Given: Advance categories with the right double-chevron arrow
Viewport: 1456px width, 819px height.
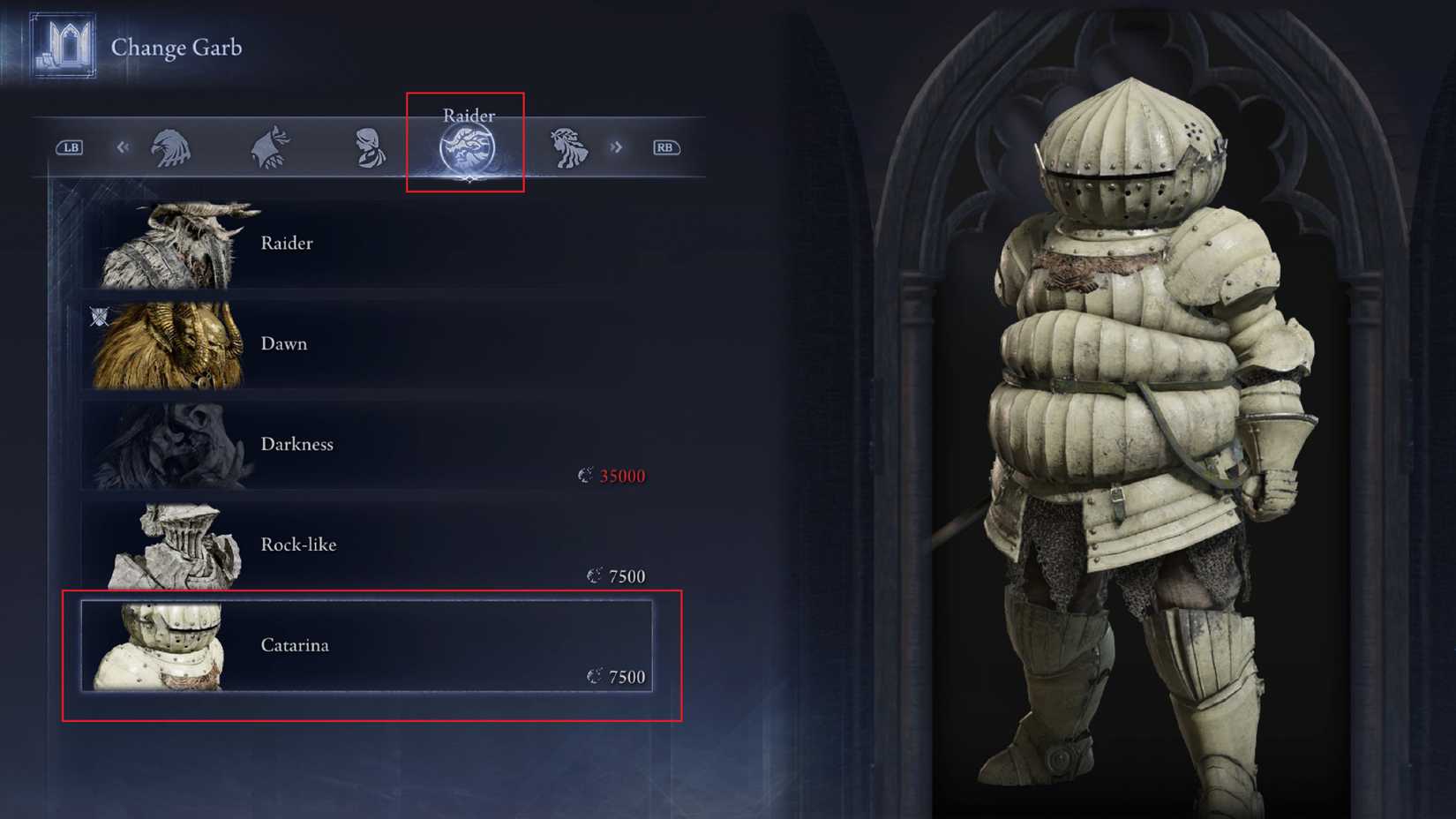Looking at the screenshot, I should [616, 147].
